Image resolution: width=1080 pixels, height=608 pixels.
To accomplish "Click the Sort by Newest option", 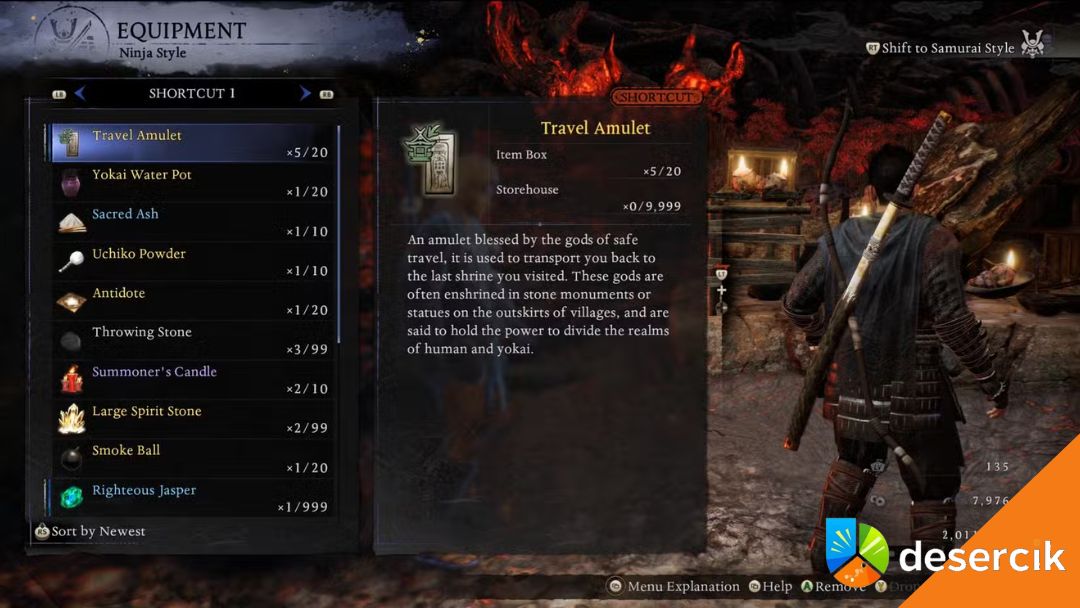I will (90, 532).
